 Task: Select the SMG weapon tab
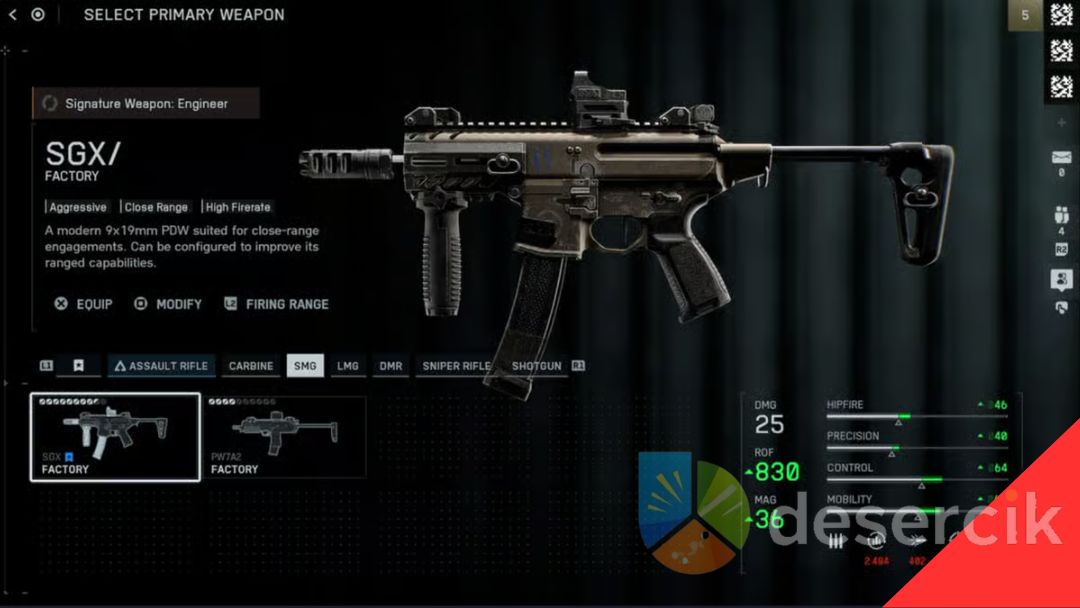point(305,366)
